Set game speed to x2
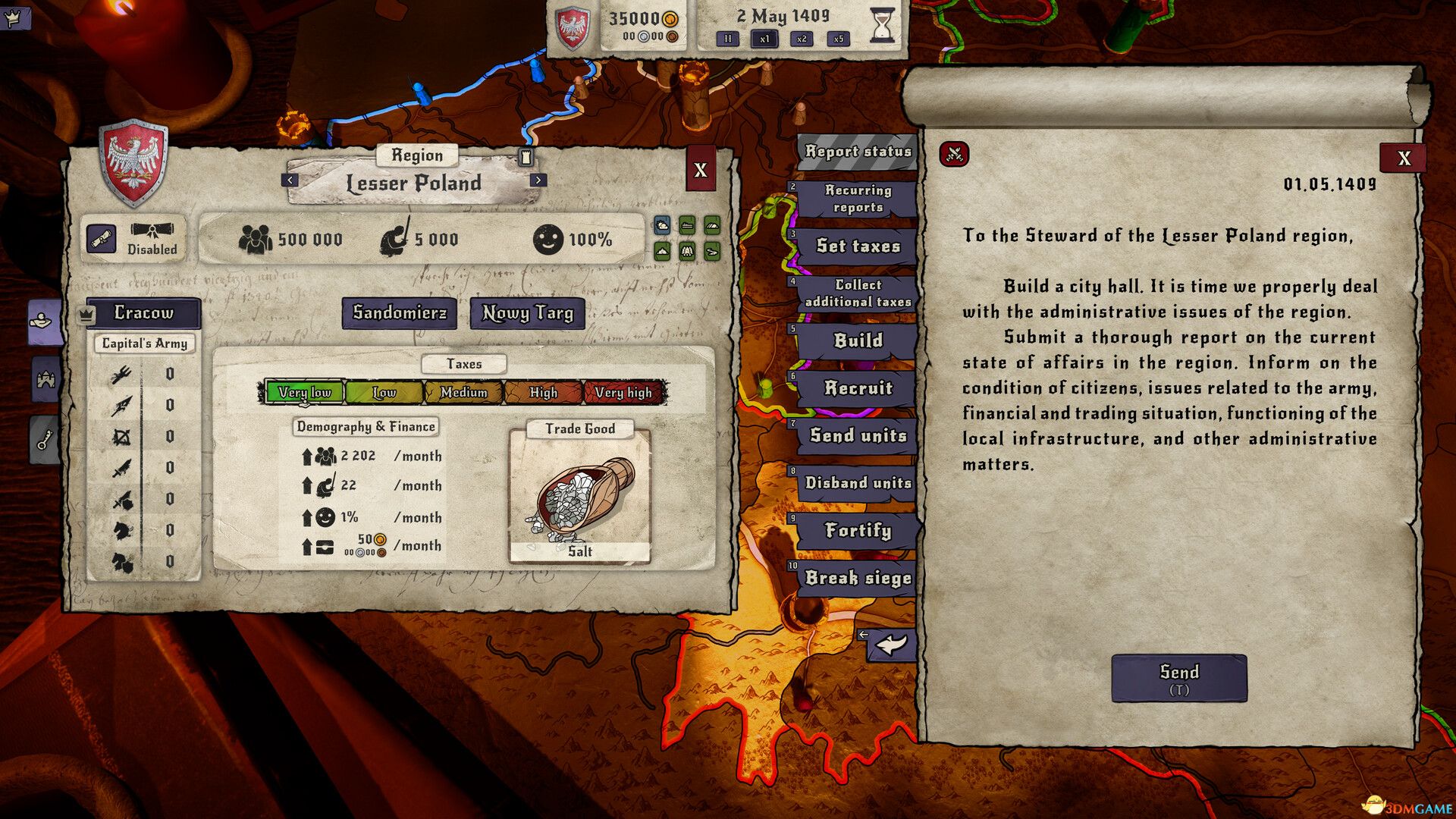The image size is (1456, 819). pyautogui.click(x=802, y=39)
